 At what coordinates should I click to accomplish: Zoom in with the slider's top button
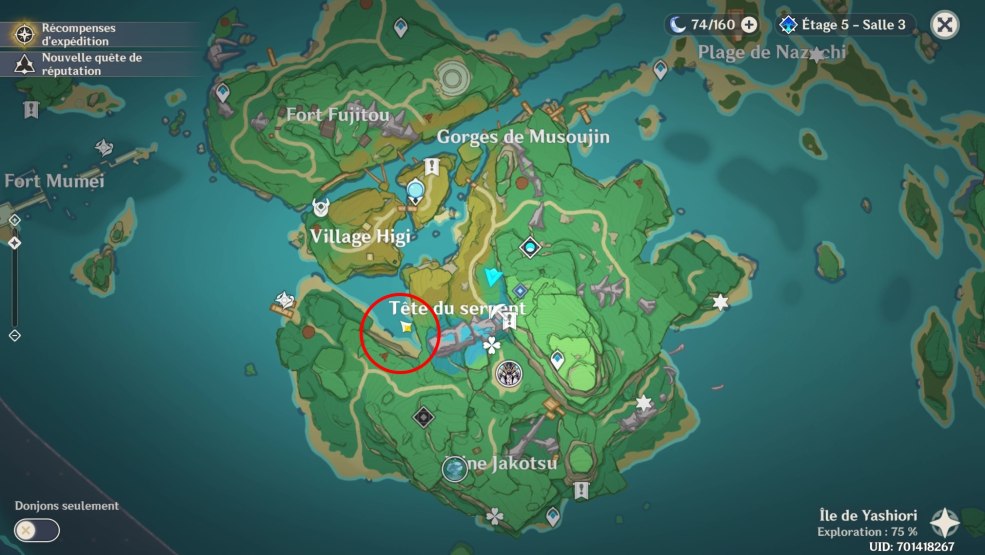15,220
